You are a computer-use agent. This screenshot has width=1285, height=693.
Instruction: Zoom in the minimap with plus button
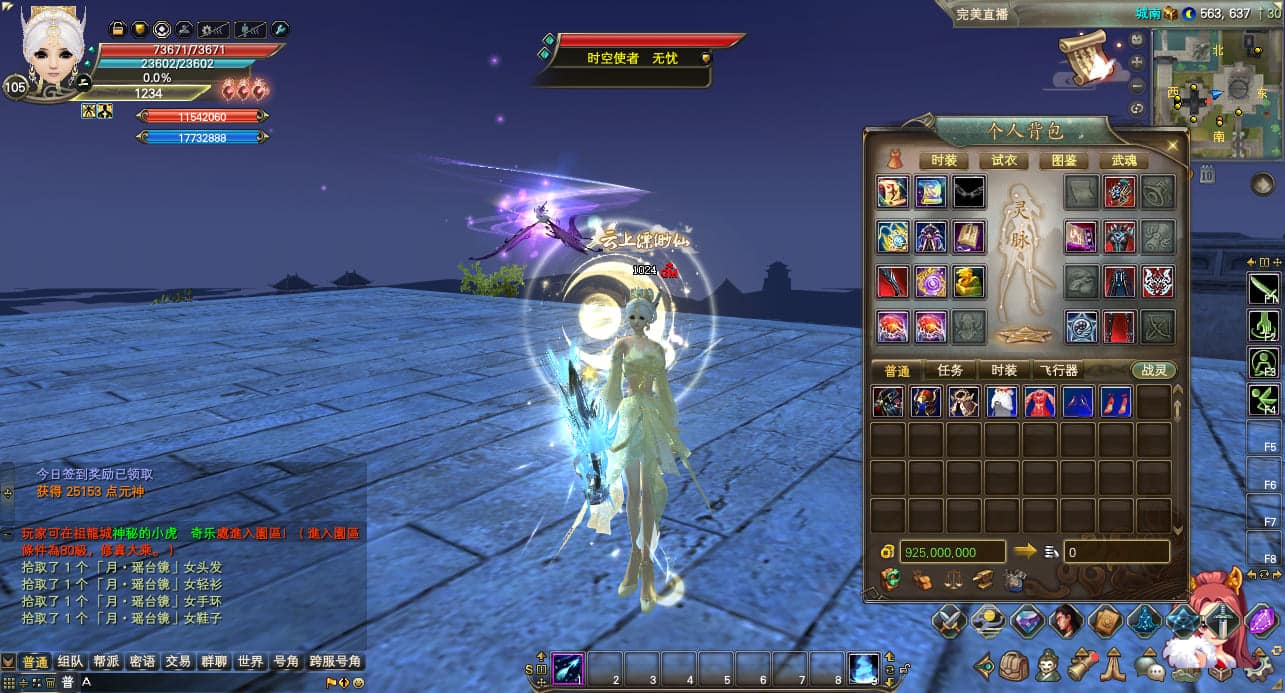(x=1137, y=62)
